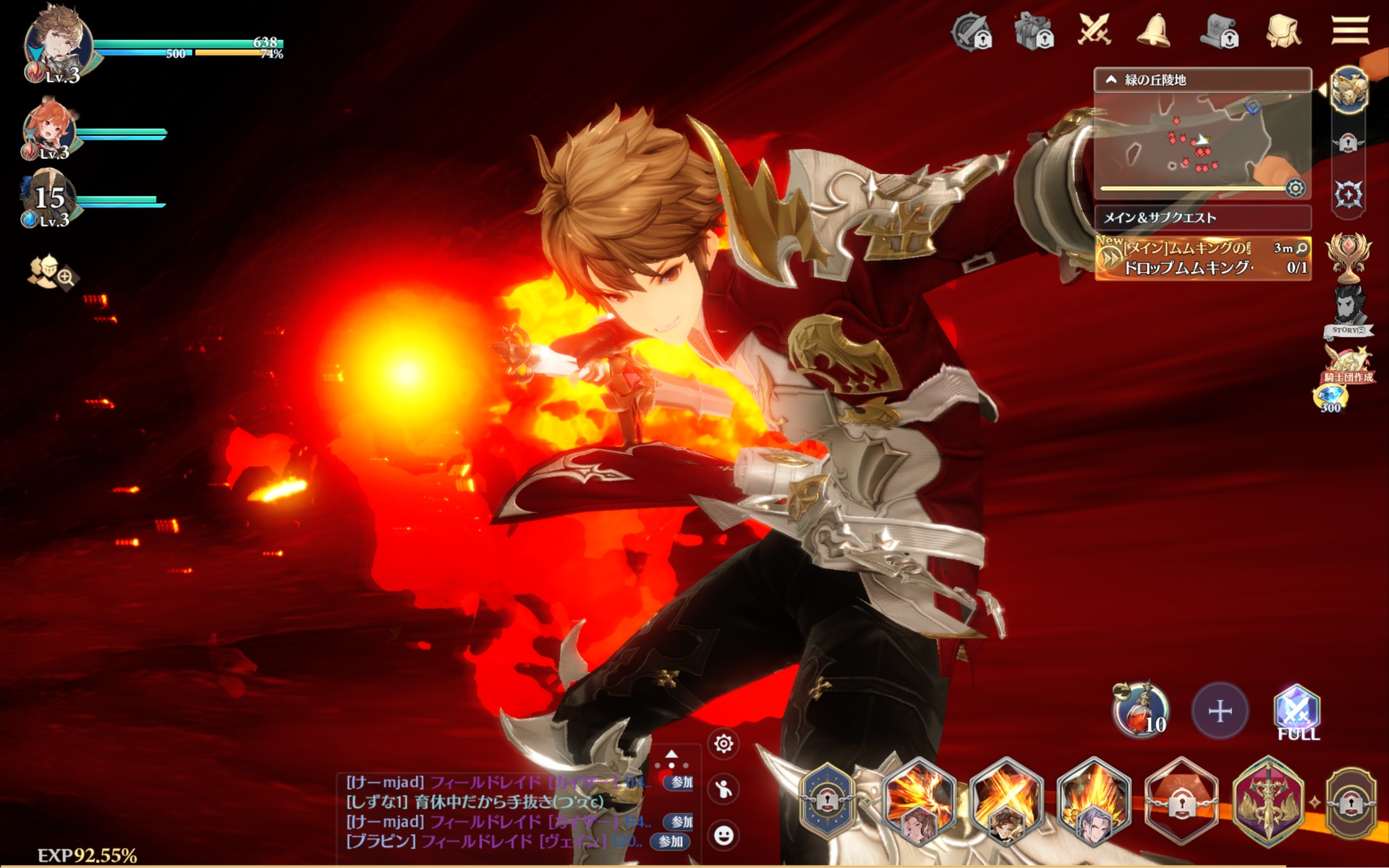Open the chat settings gear
The height and width of the screenshot is (868, 1389).
[723, 744]
